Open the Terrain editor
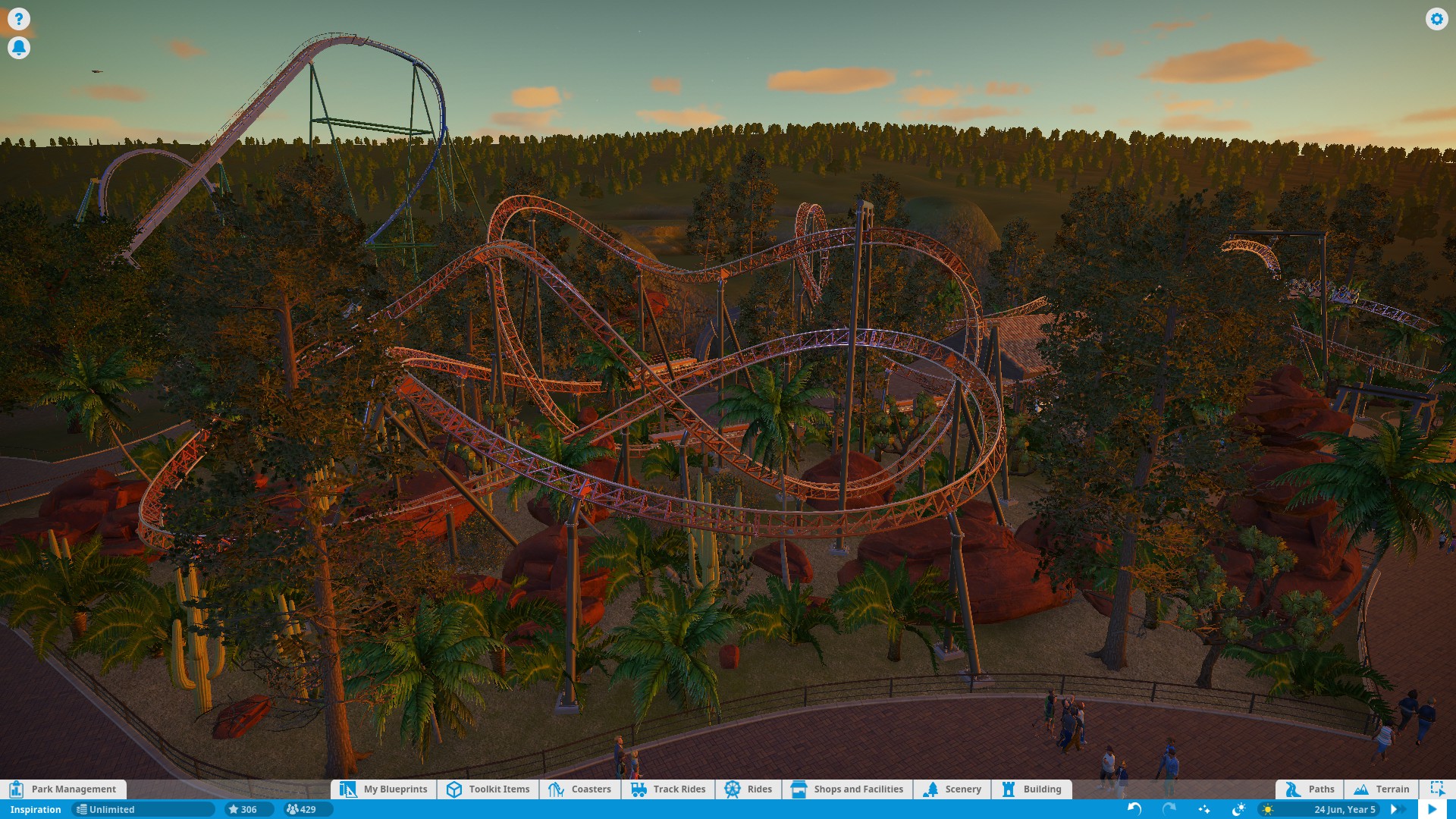1456x819 pixels. [1382, 789]
